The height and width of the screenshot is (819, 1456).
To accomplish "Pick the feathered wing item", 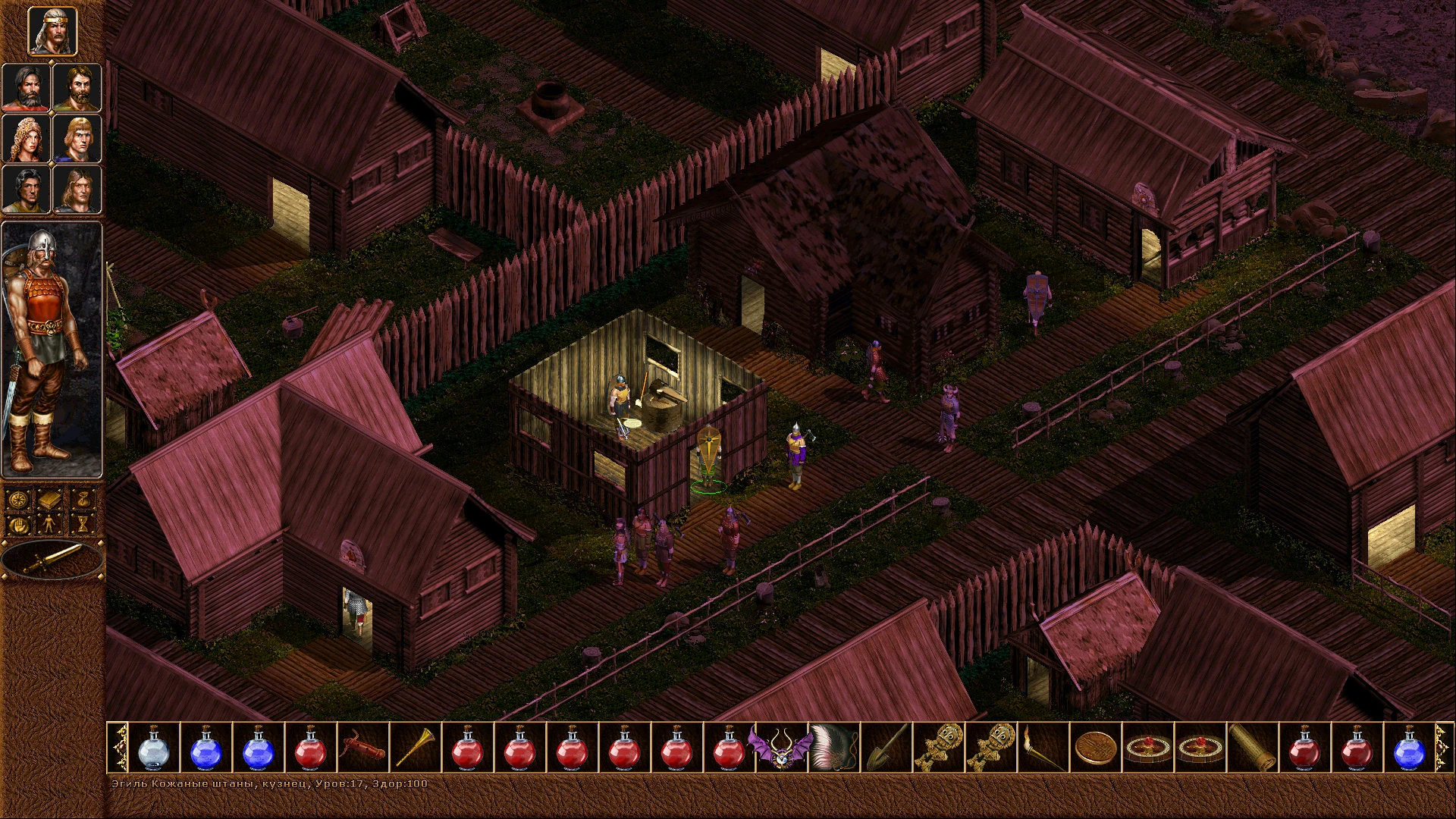I will point(833,747).
